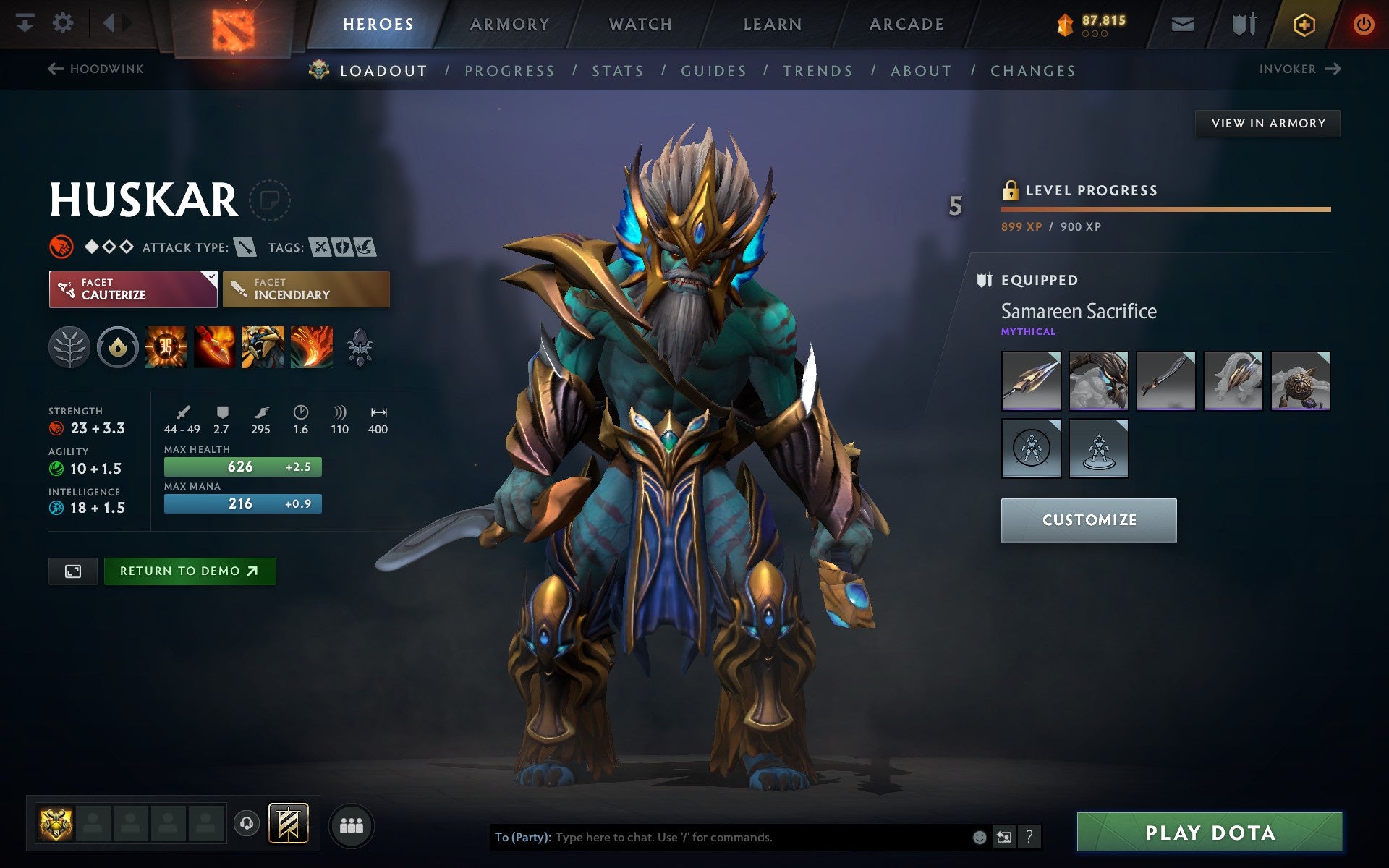
Task: Select the Incendiary facet
Action: click(305, 289)
